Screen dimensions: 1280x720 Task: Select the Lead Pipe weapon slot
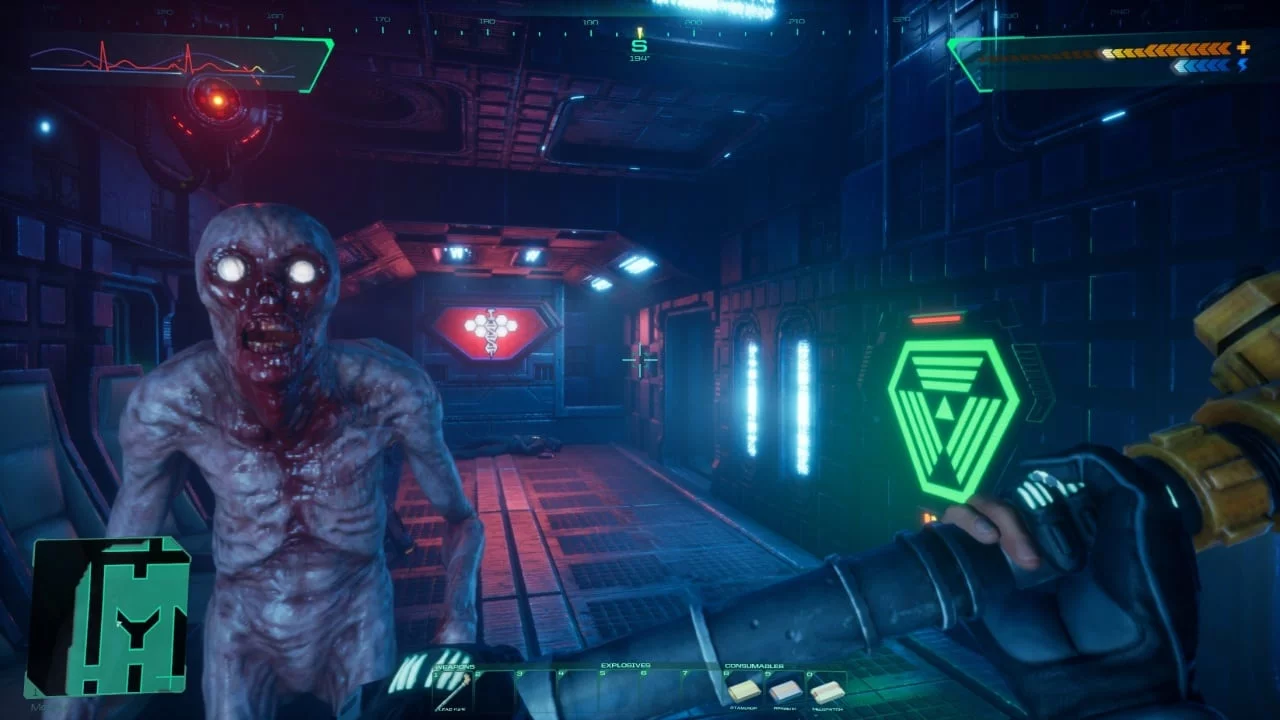452,690
